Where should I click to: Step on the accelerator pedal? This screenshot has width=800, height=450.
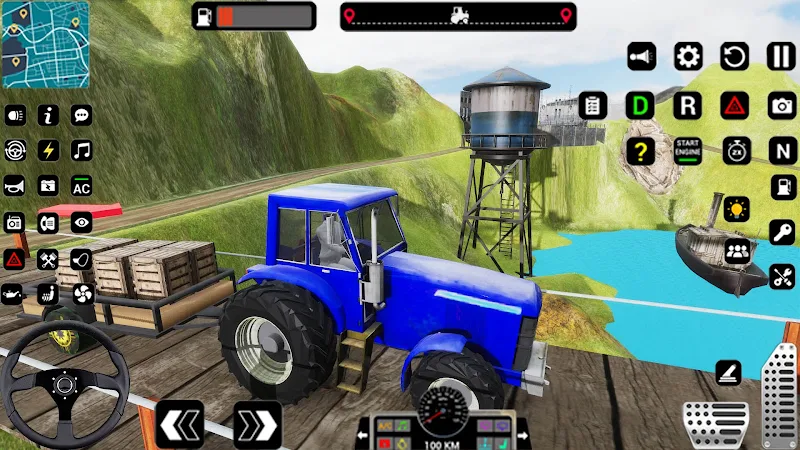pyautogui.click(x=780, y=397)
